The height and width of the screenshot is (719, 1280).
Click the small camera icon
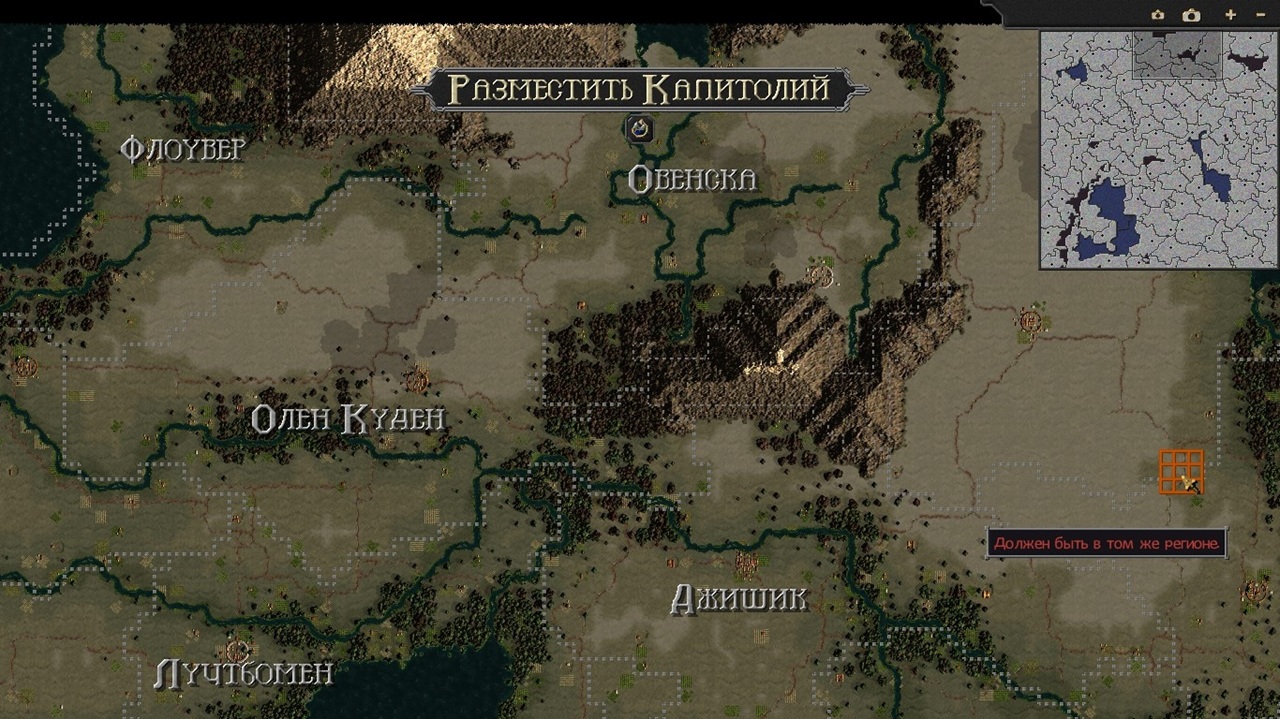click(x=1158, y=15)
